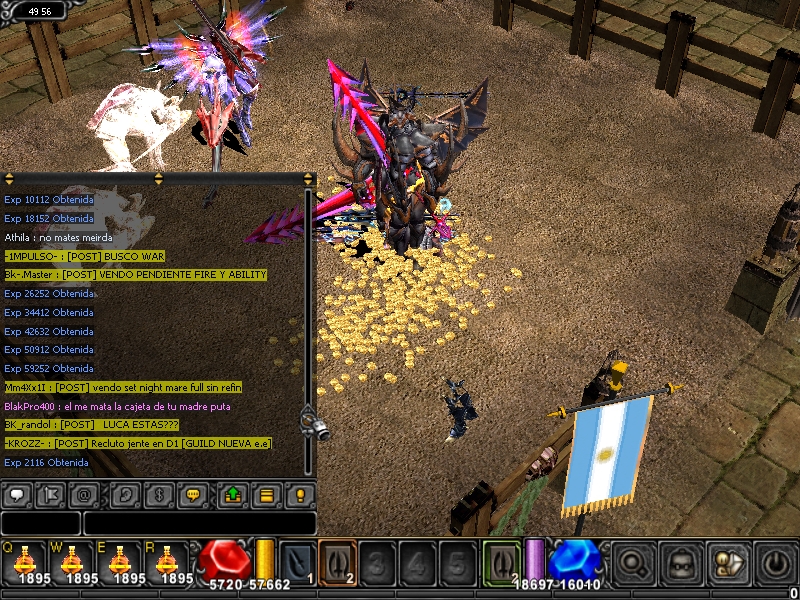Focus the wide chat message input box
Viewport: 800px width, 600px height.
pyautogui.click(x=199, y=523)
